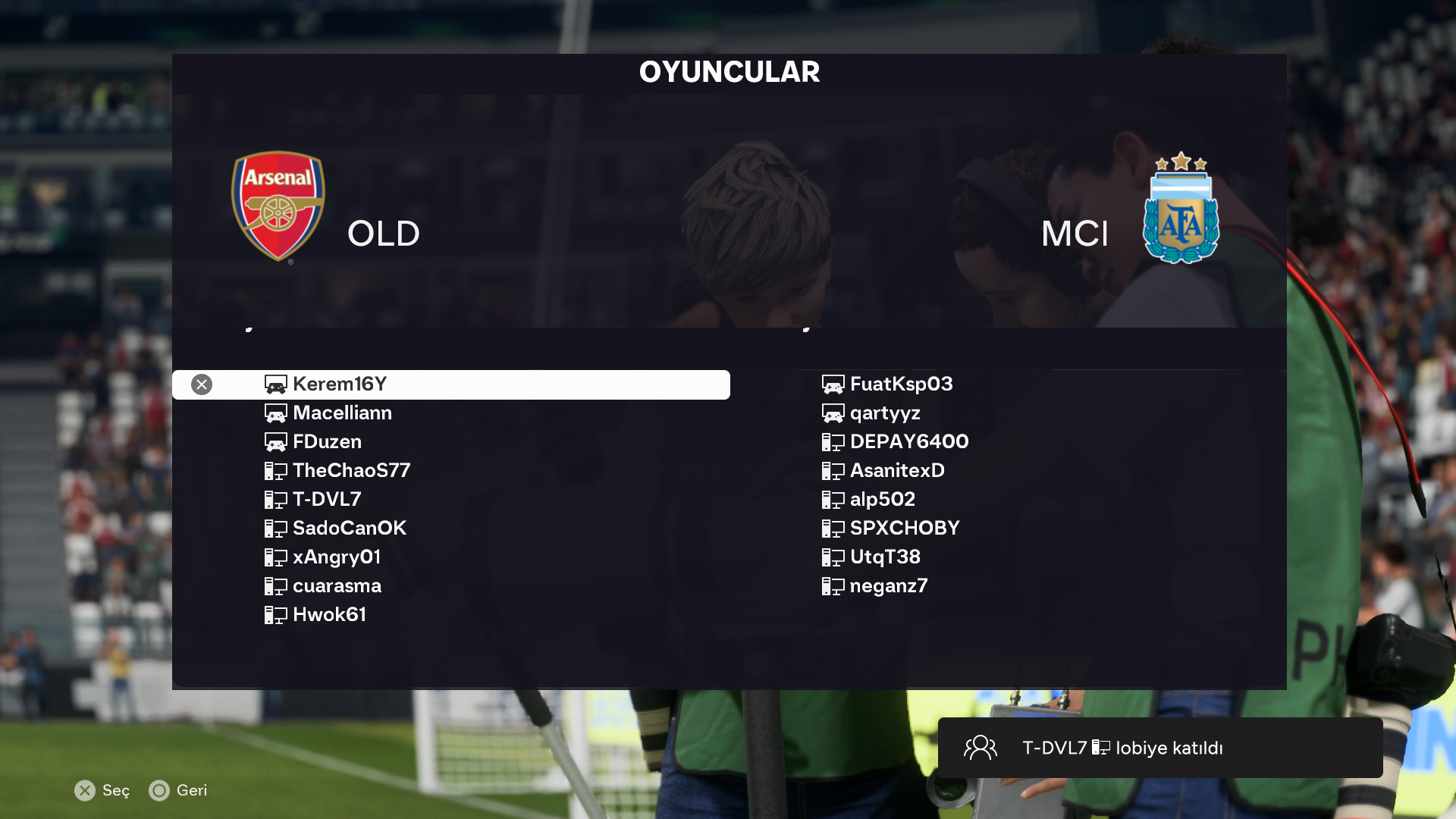This screenshot has height=819, width=1456.
Task: Pick TheChaoS77 from the player list
Action: pos(351,471)
